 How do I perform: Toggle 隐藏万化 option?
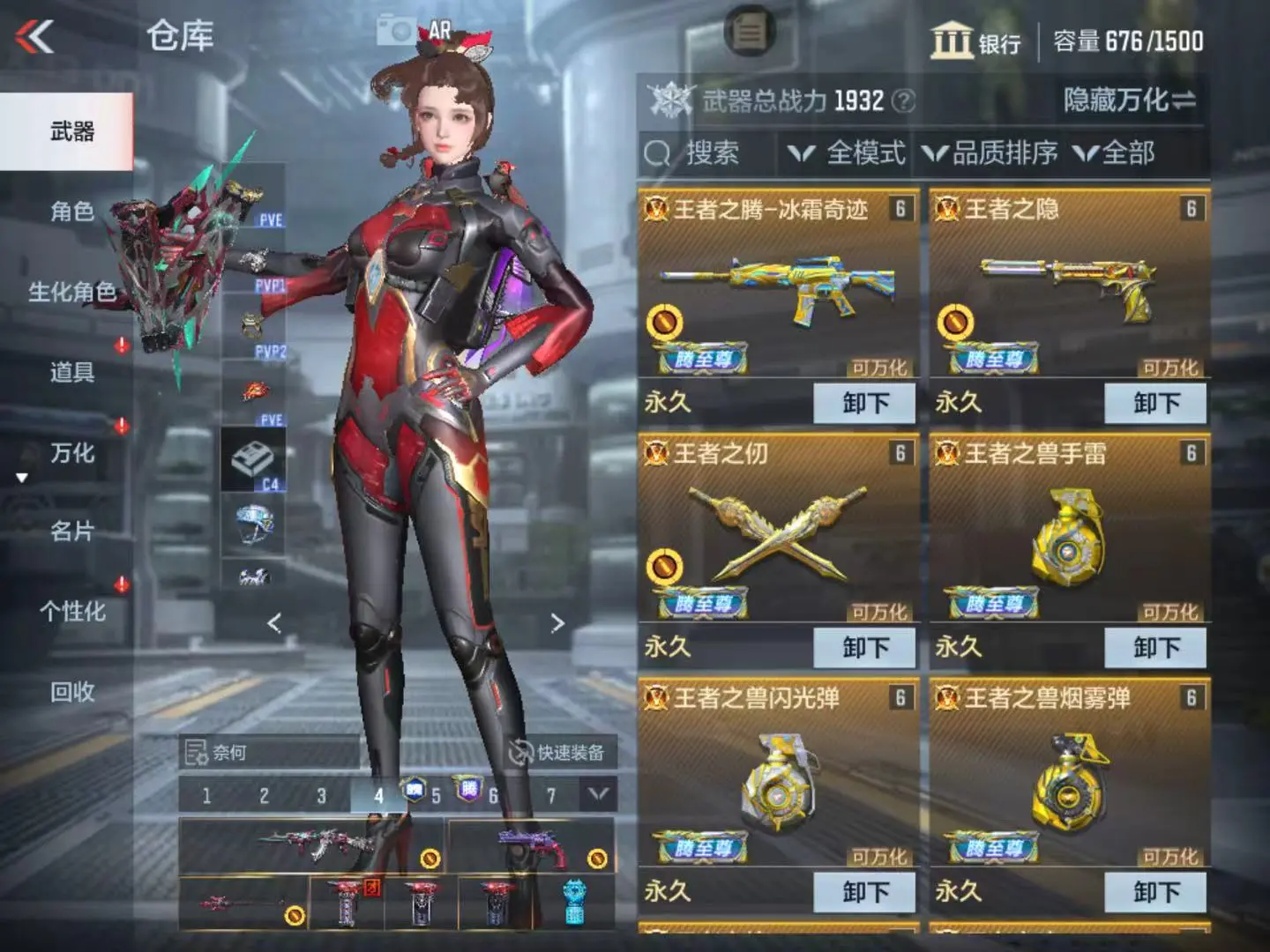(x=1129, y=100)
